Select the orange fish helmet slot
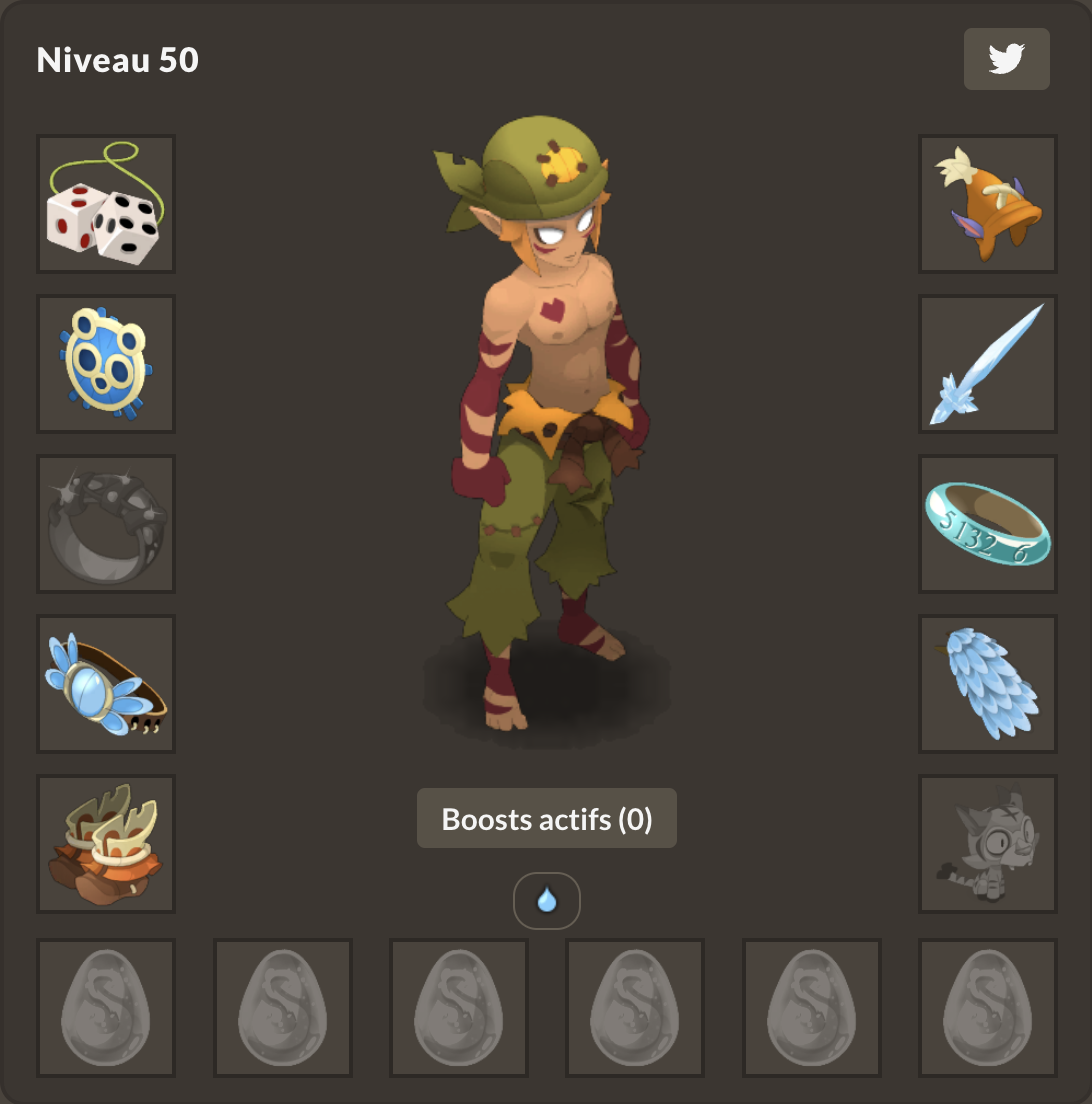 coord(988,204)
